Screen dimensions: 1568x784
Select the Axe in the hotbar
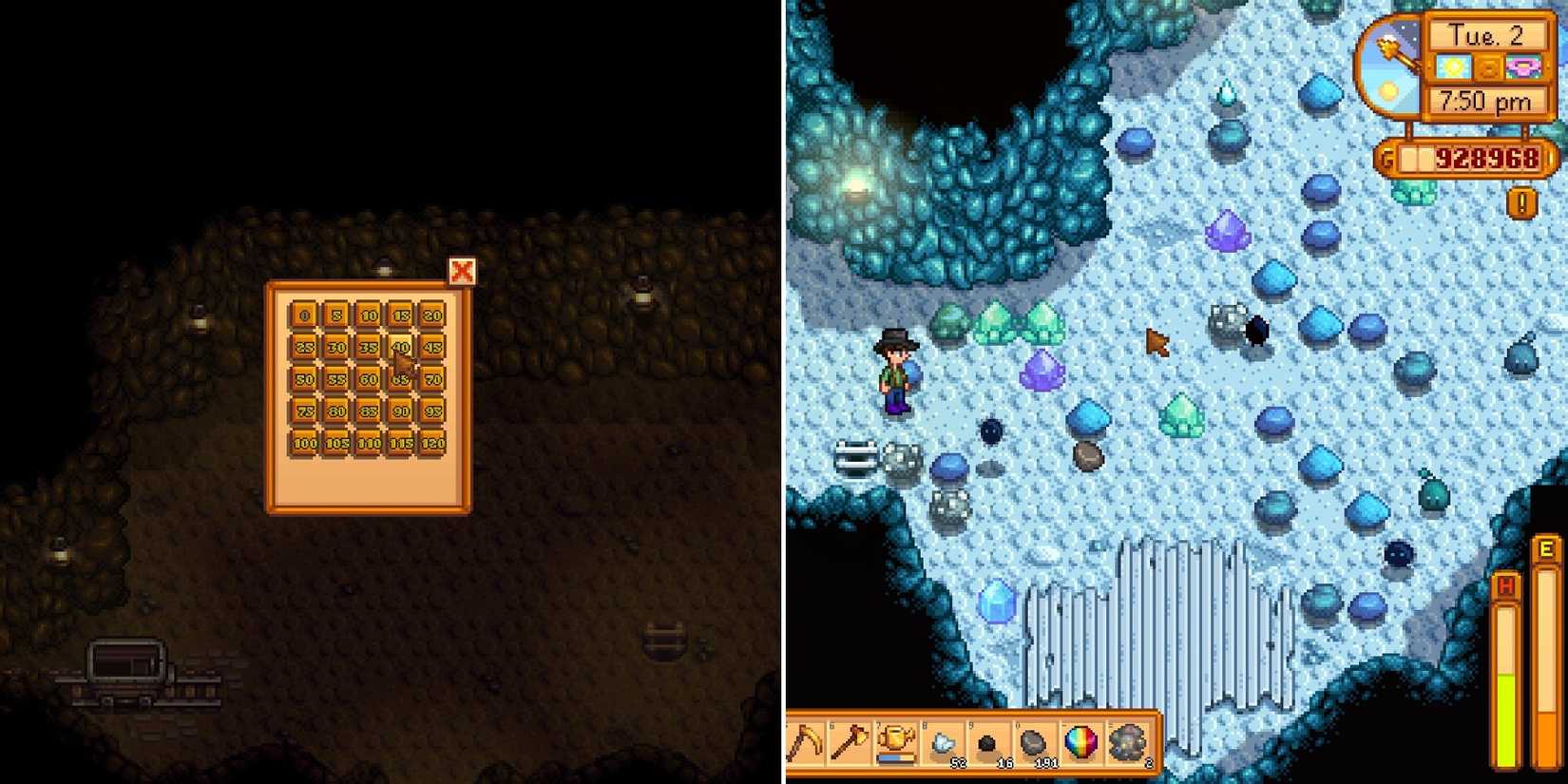pyautogui.click(x=850, y=741)
